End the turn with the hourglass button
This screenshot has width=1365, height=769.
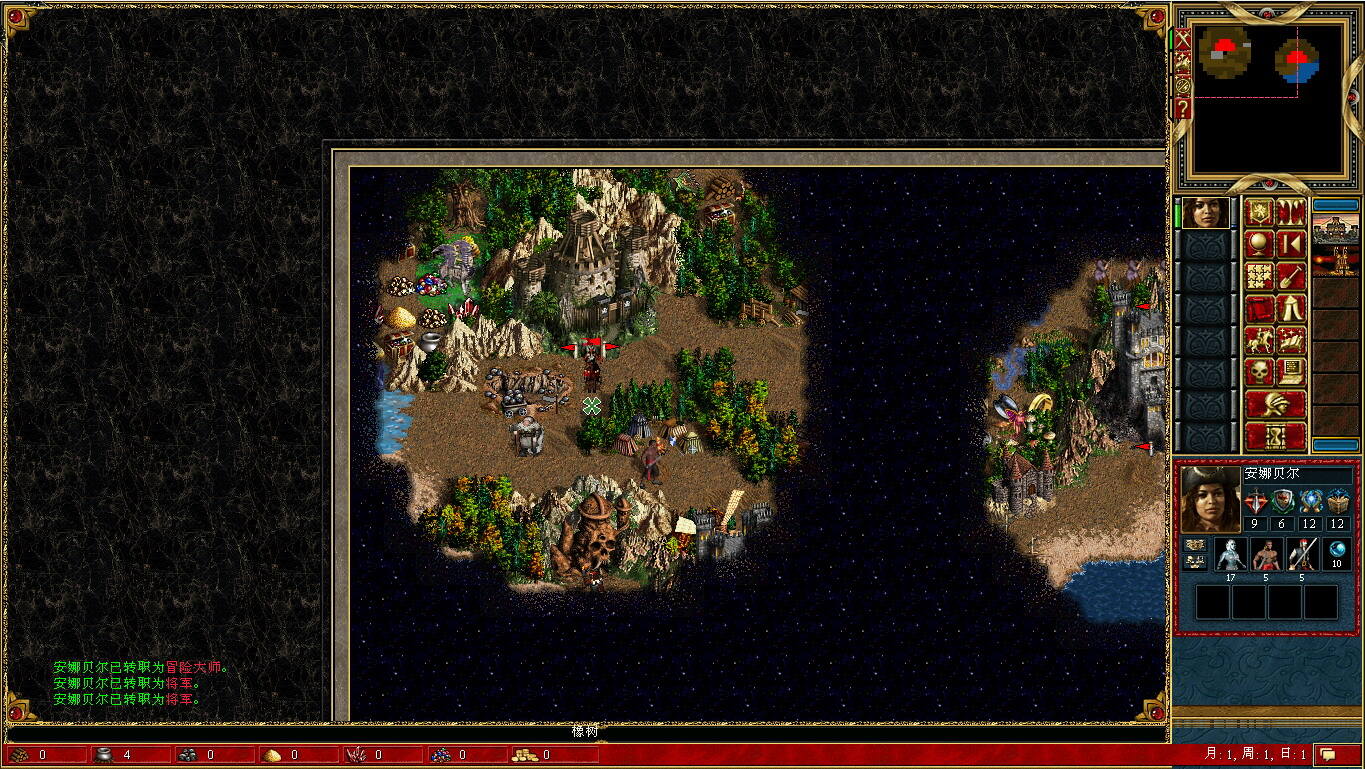1275,436
